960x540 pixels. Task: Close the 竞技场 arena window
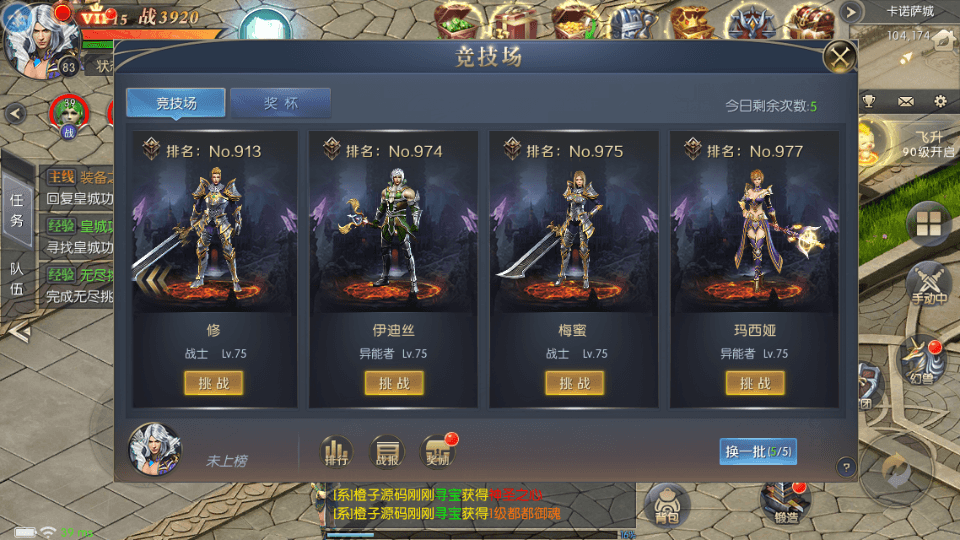point(840,56)
